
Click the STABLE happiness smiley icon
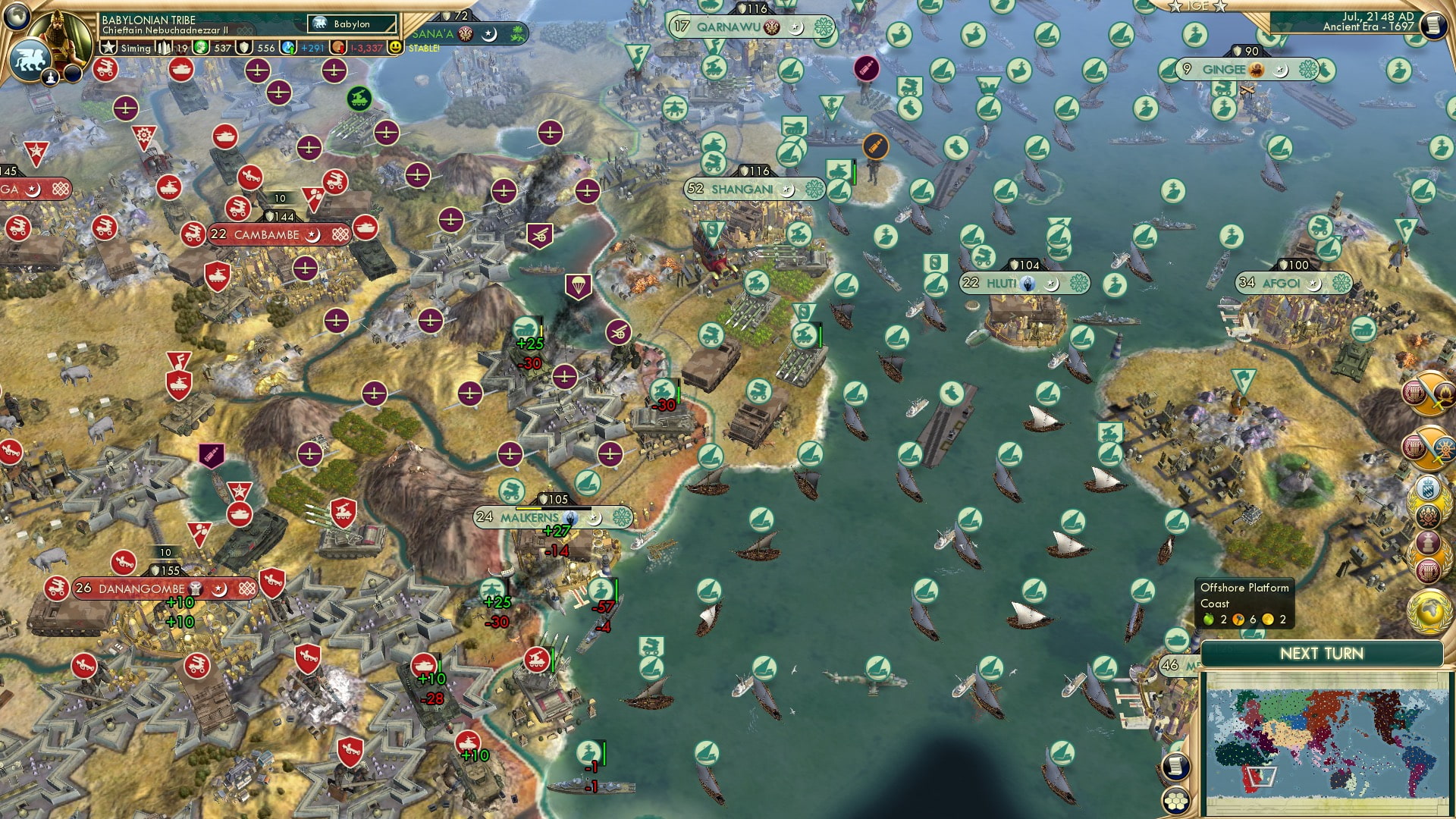[394, 47]
